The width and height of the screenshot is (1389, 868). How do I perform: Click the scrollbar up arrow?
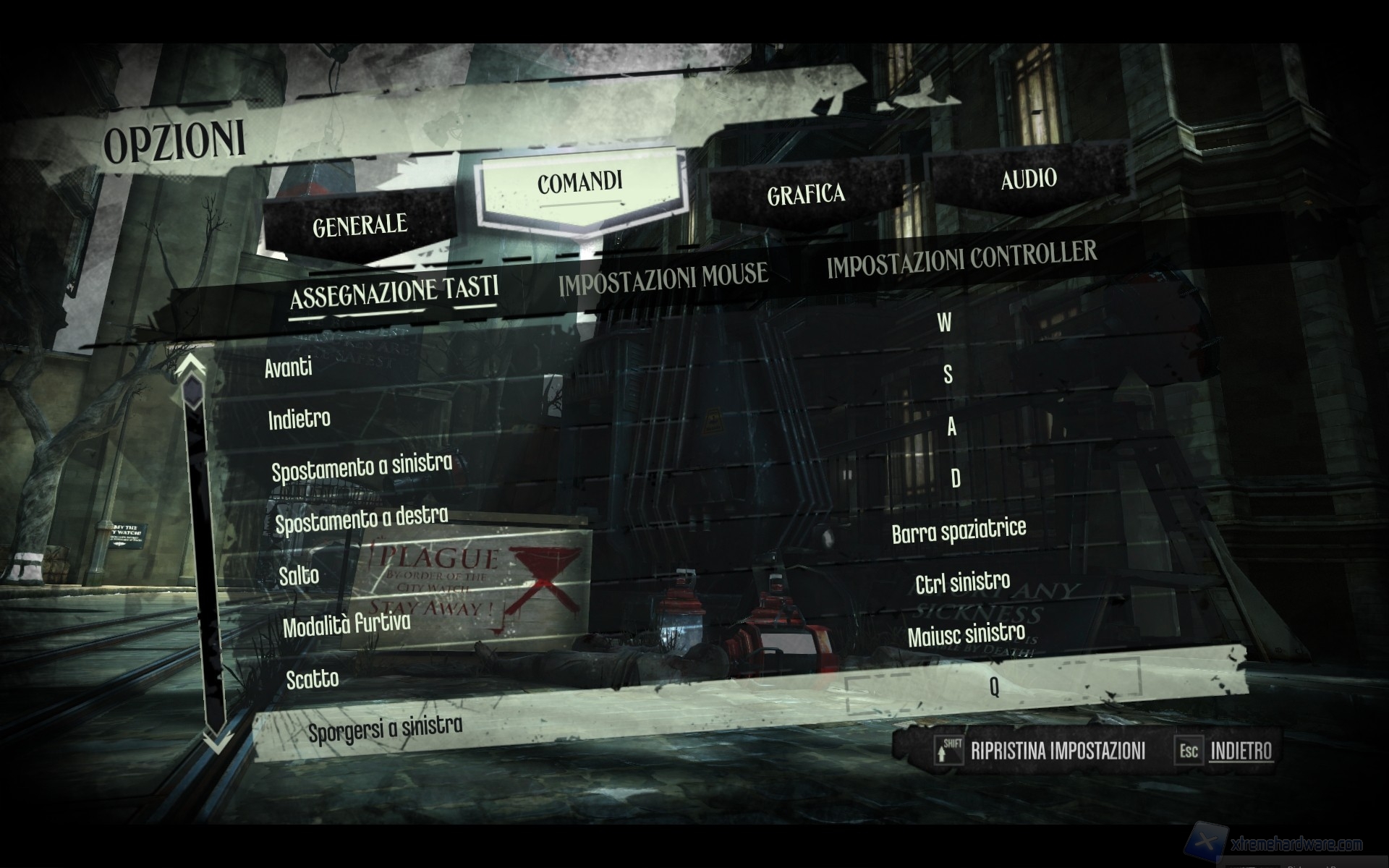tap(191, 365)
